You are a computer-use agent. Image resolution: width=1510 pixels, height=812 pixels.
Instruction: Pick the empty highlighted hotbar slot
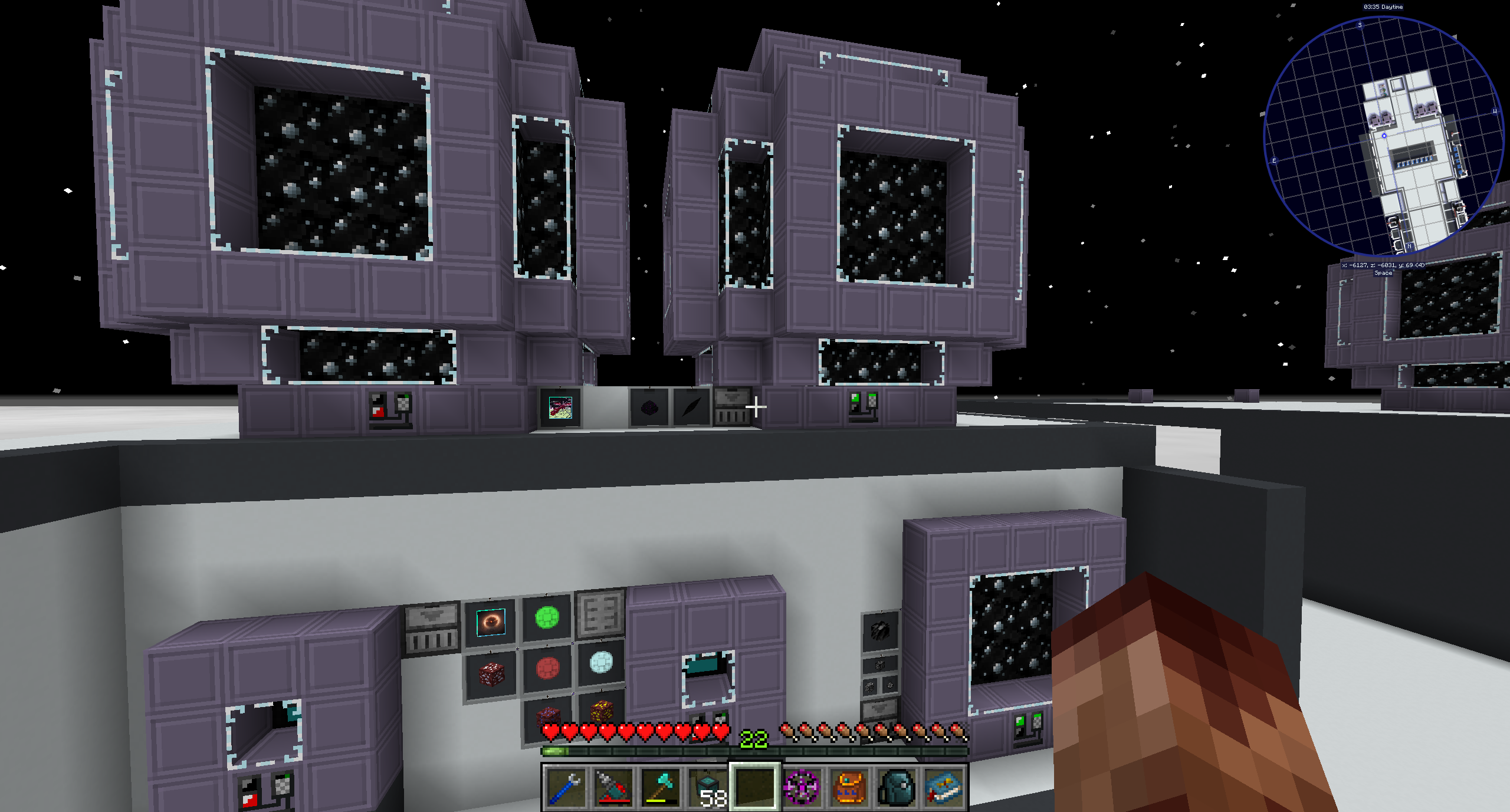pyautogui.click(x=755, y=787)
